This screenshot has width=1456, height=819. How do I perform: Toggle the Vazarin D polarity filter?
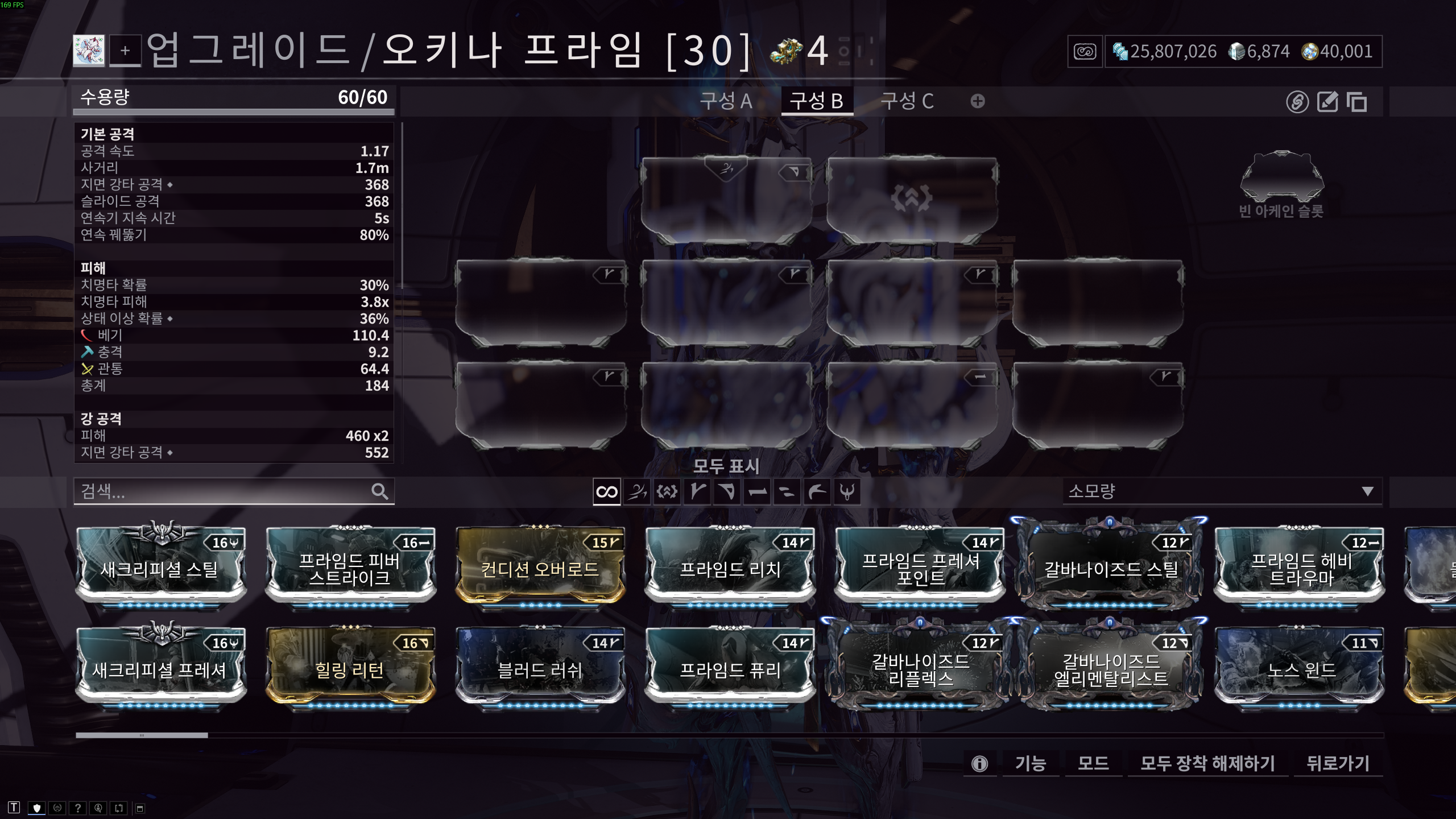pyautogui.click(x=727, y=492)
